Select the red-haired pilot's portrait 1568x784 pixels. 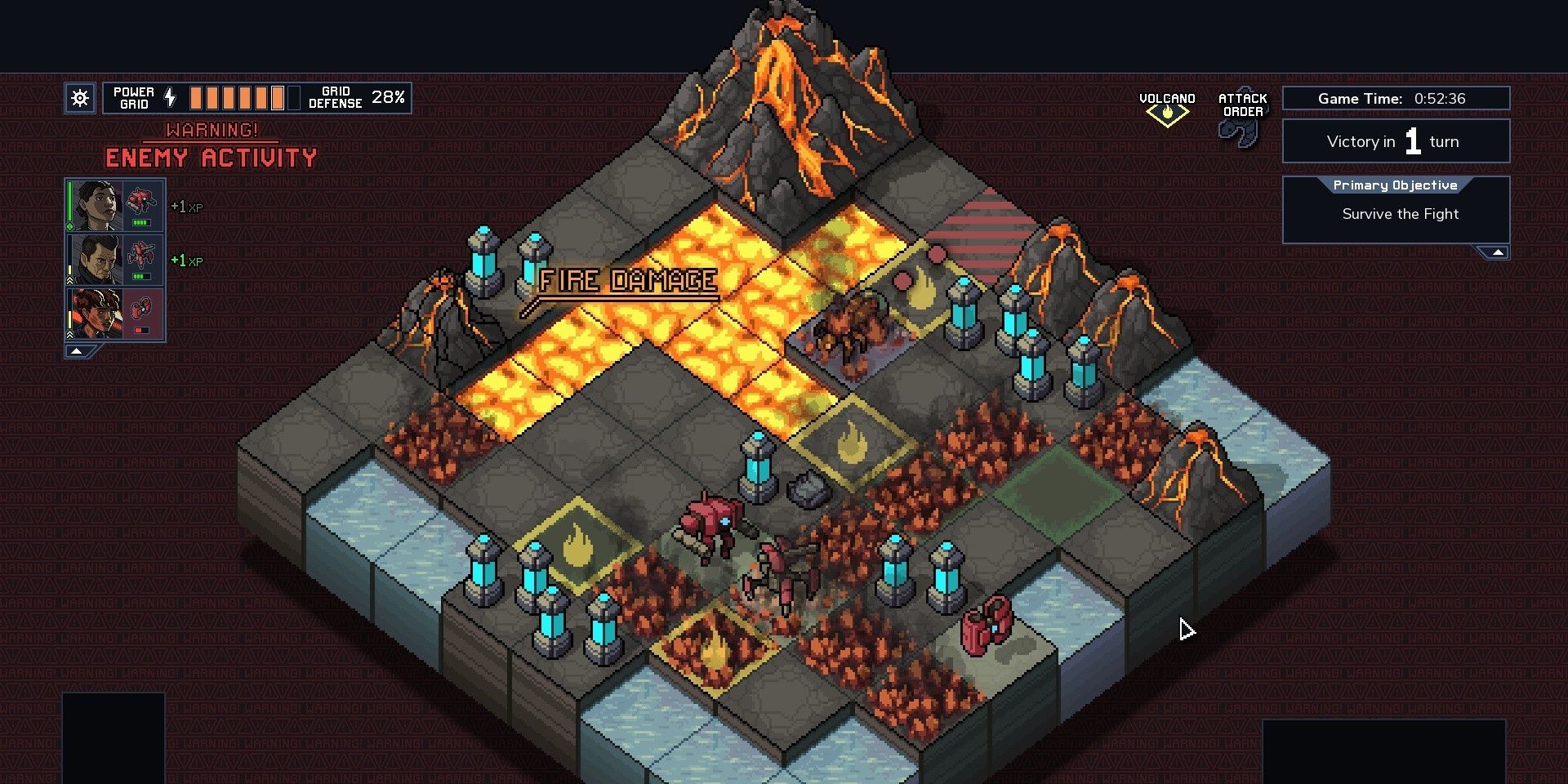(95, 314)
